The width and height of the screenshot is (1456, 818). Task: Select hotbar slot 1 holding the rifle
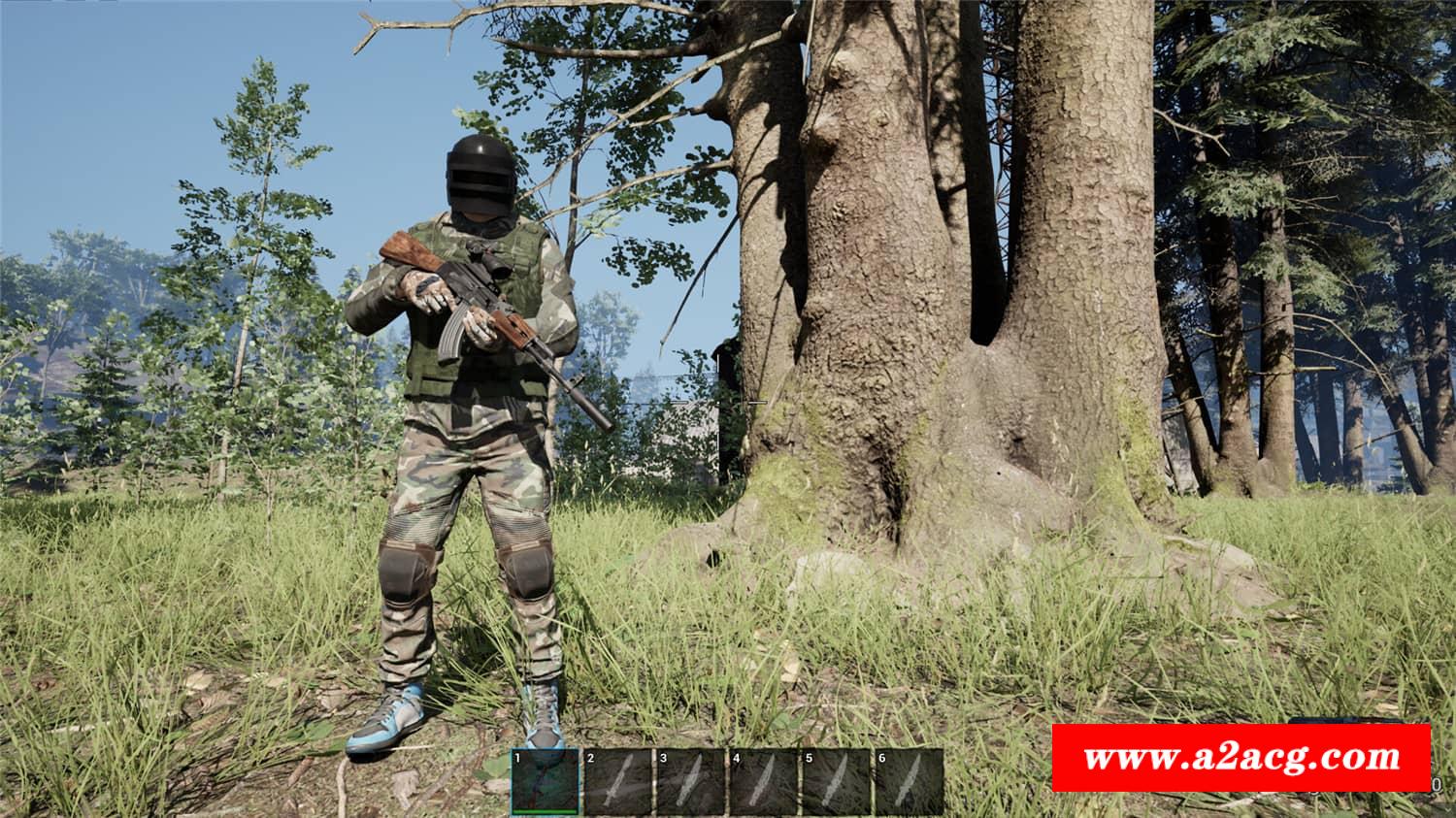click(546, 782)
